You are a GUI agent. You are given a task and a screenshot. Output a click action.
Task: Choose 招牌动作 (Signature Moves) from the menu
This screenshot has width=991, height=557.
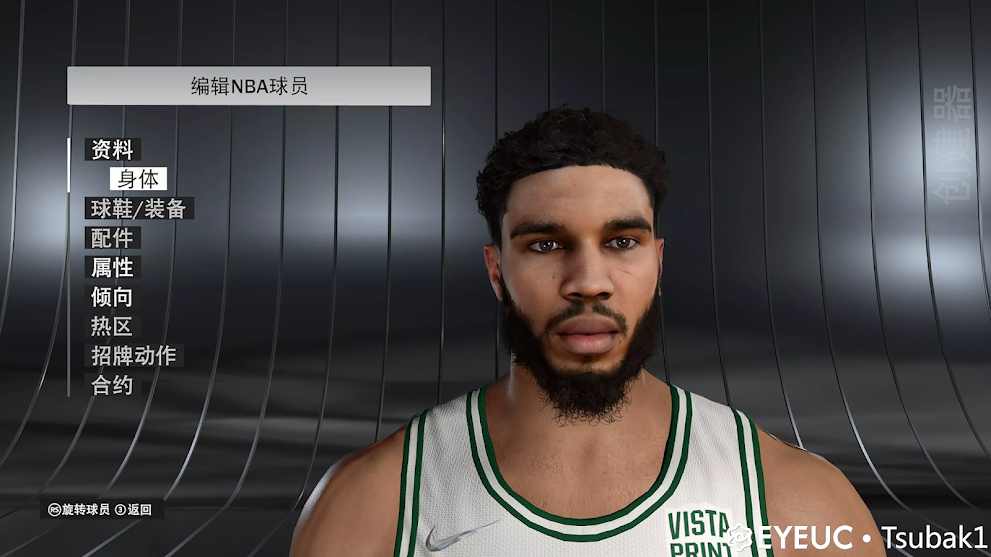click(133, 356)
